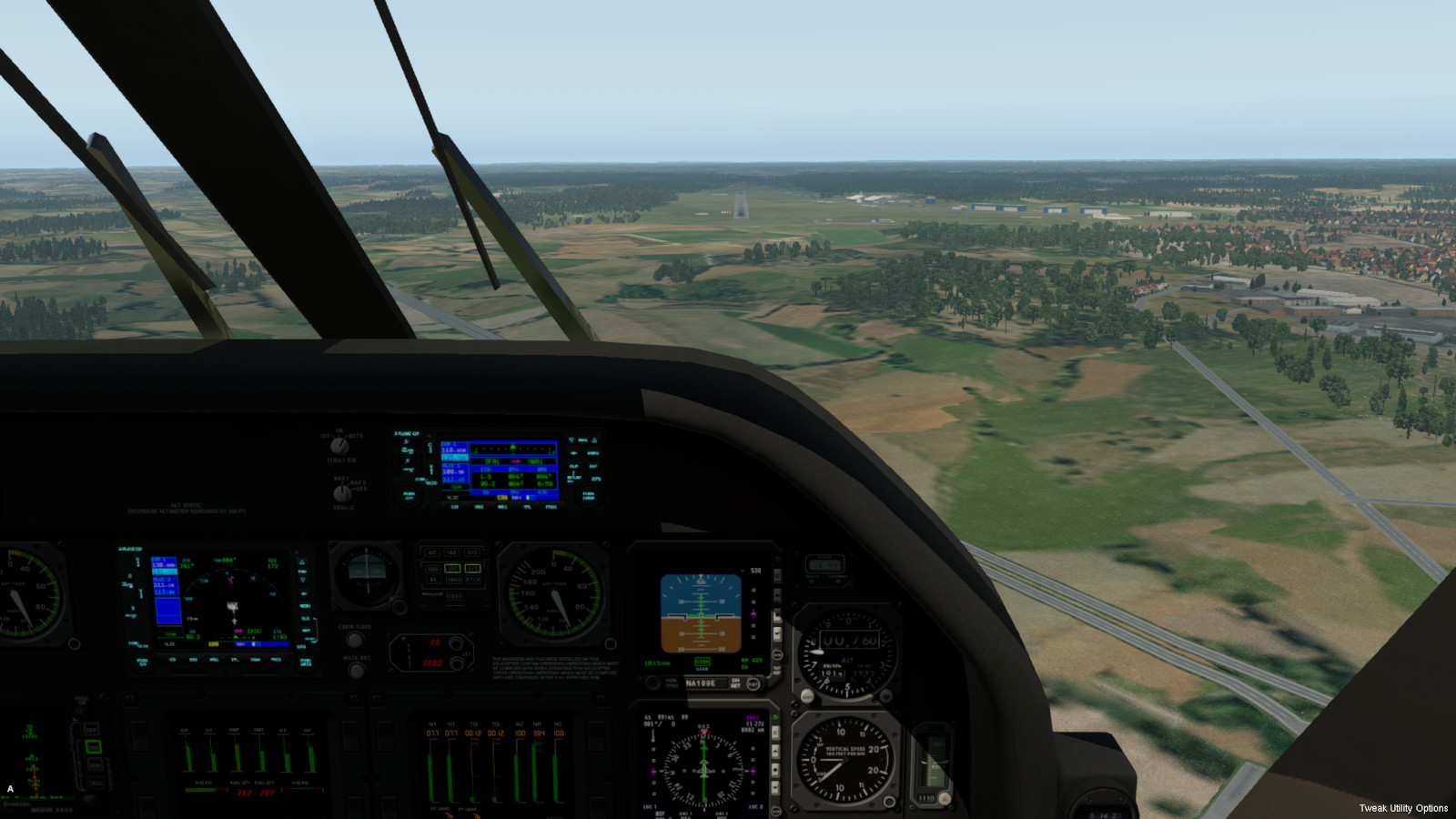The width and height of the screenshot is (1456, 819).
Task: Click the NAV1/NAV2/GPS source selector knob
Action: [342, 492]
